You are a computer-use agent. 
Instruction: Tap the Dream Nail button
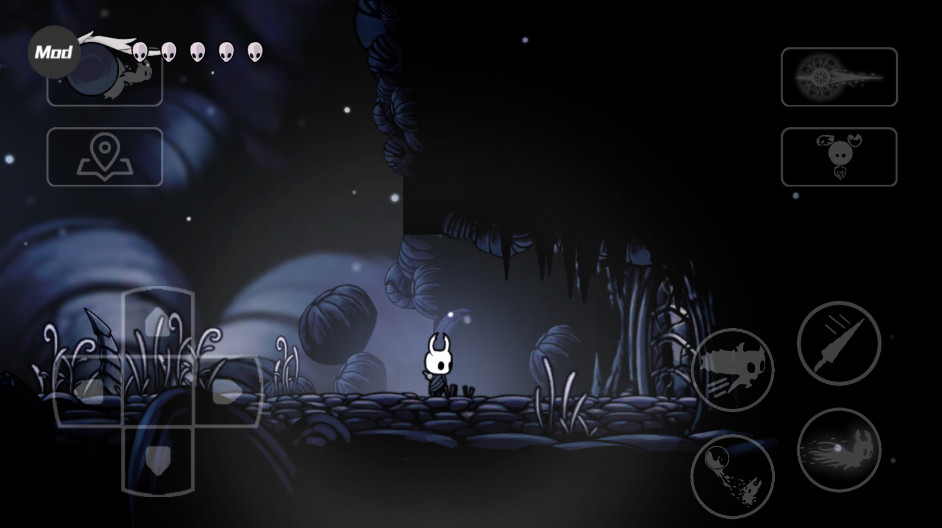[839, 77]
